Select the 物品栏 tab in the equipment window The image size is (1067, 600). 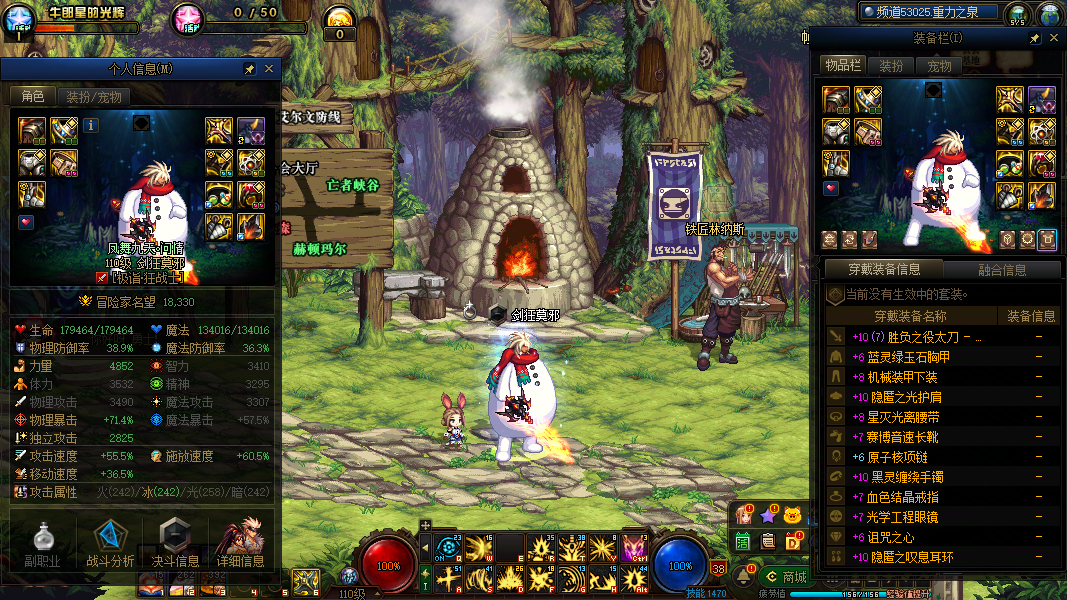[x=843, y=65]
